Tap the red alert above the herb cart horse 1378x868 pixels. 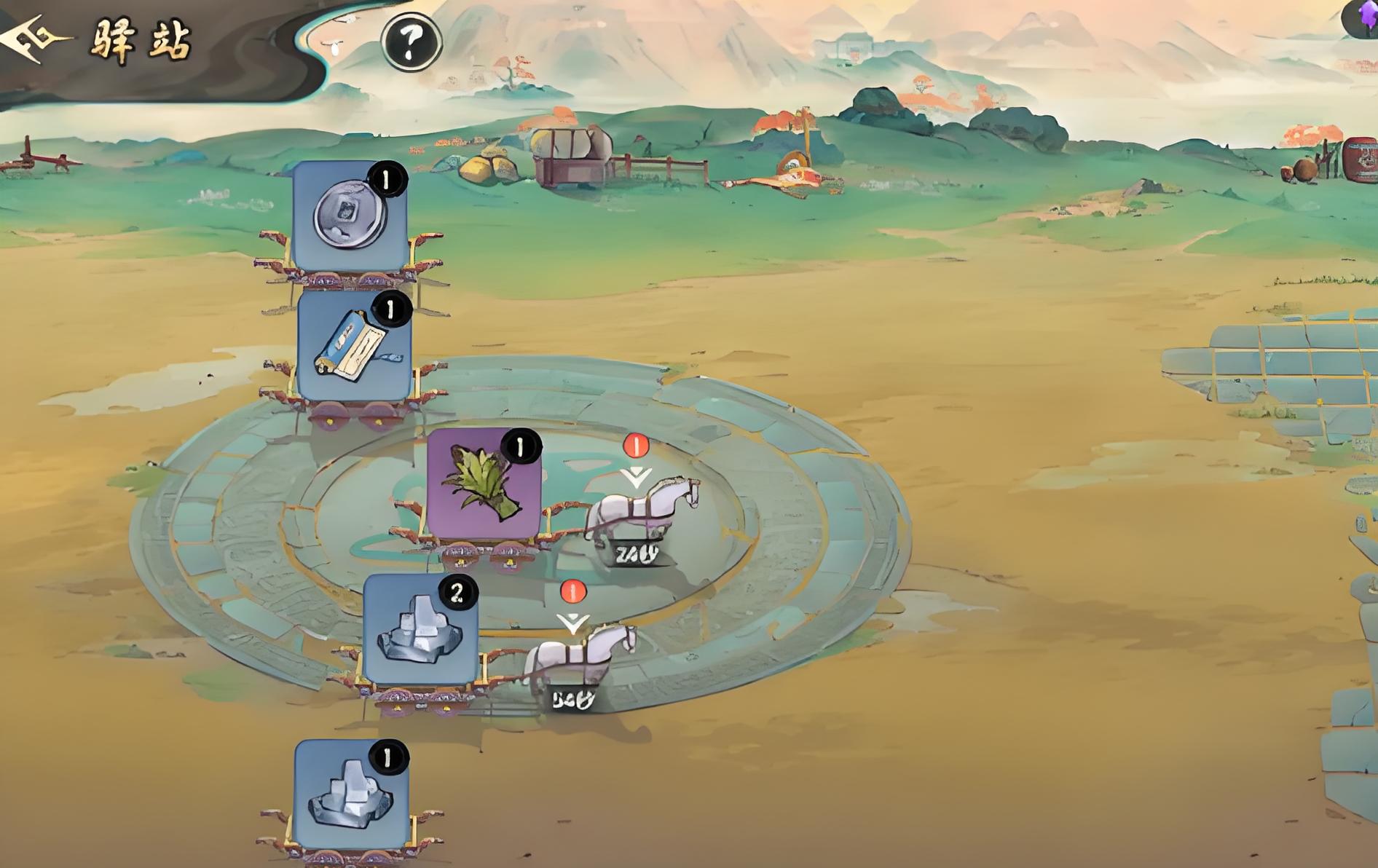pyautogui.click(x=636, y=445)
